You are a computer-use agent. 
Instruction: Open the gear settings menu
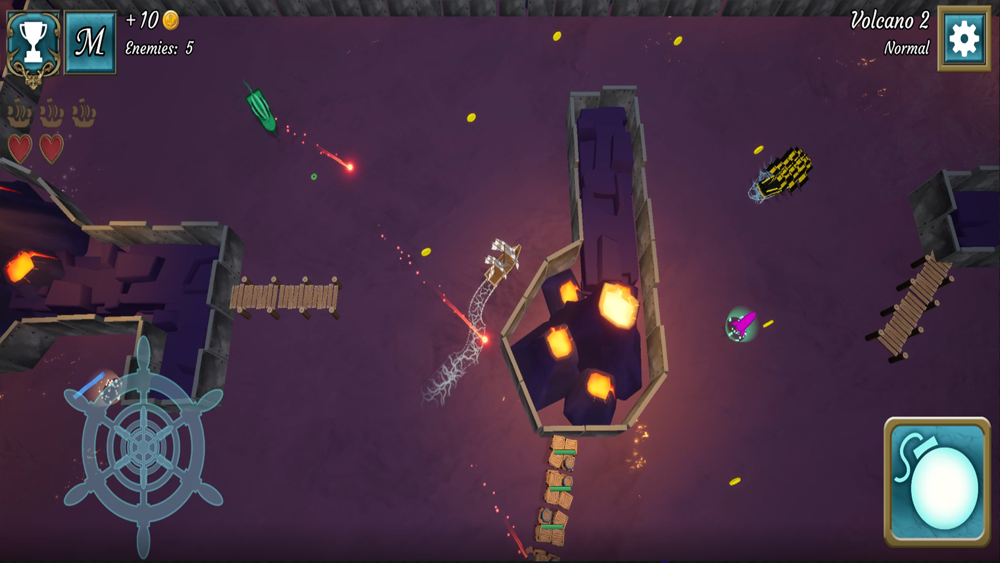point(964,40)
